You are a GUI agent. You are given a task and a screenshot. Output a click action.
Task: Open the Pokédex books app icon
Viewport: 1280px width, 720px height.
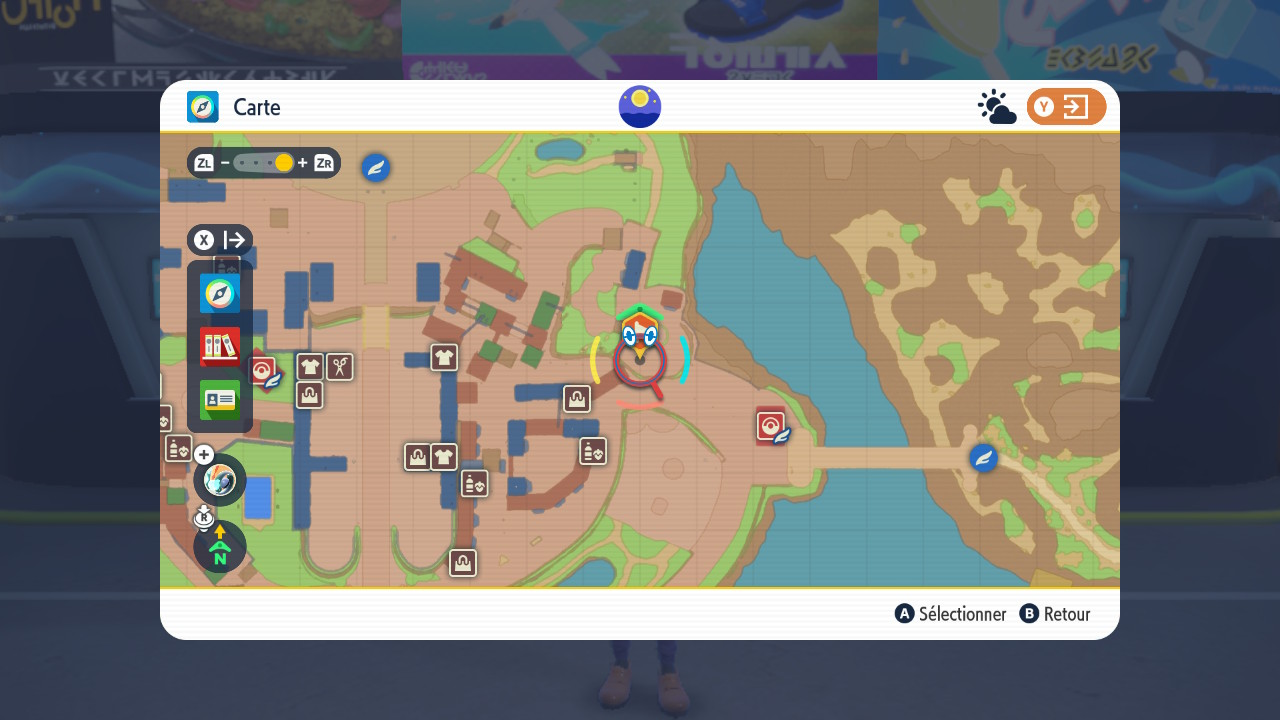[x=219, y=347]
